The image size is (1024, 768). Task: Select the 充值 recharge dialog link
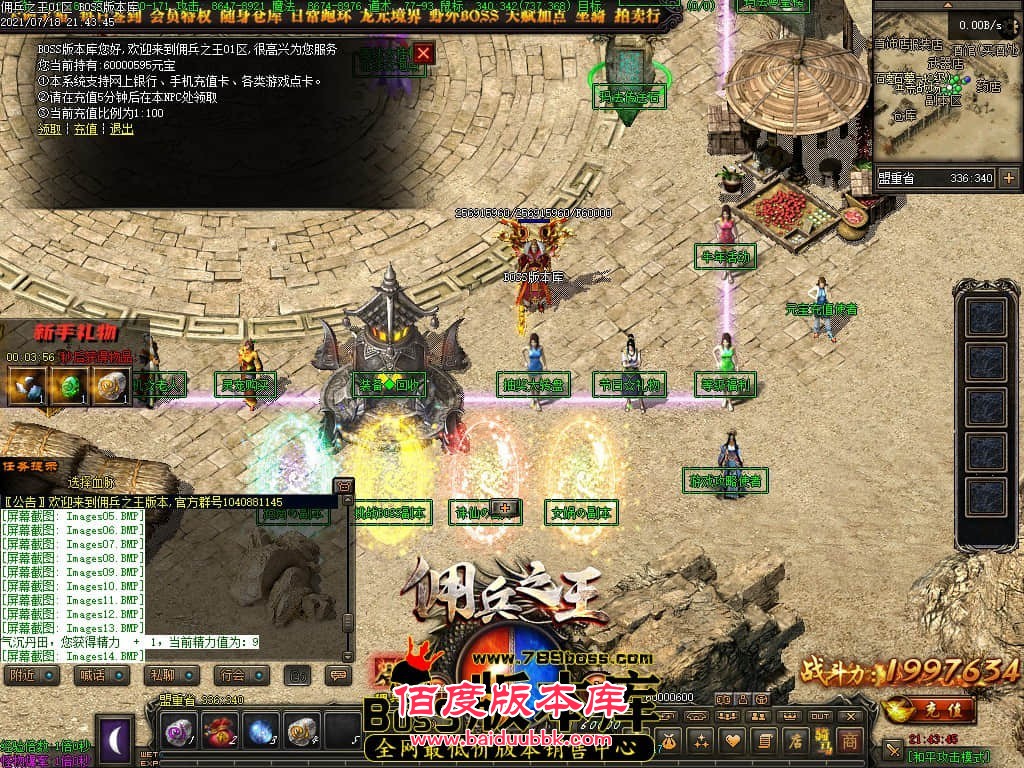pyautogui.click(x=85, y=129)
